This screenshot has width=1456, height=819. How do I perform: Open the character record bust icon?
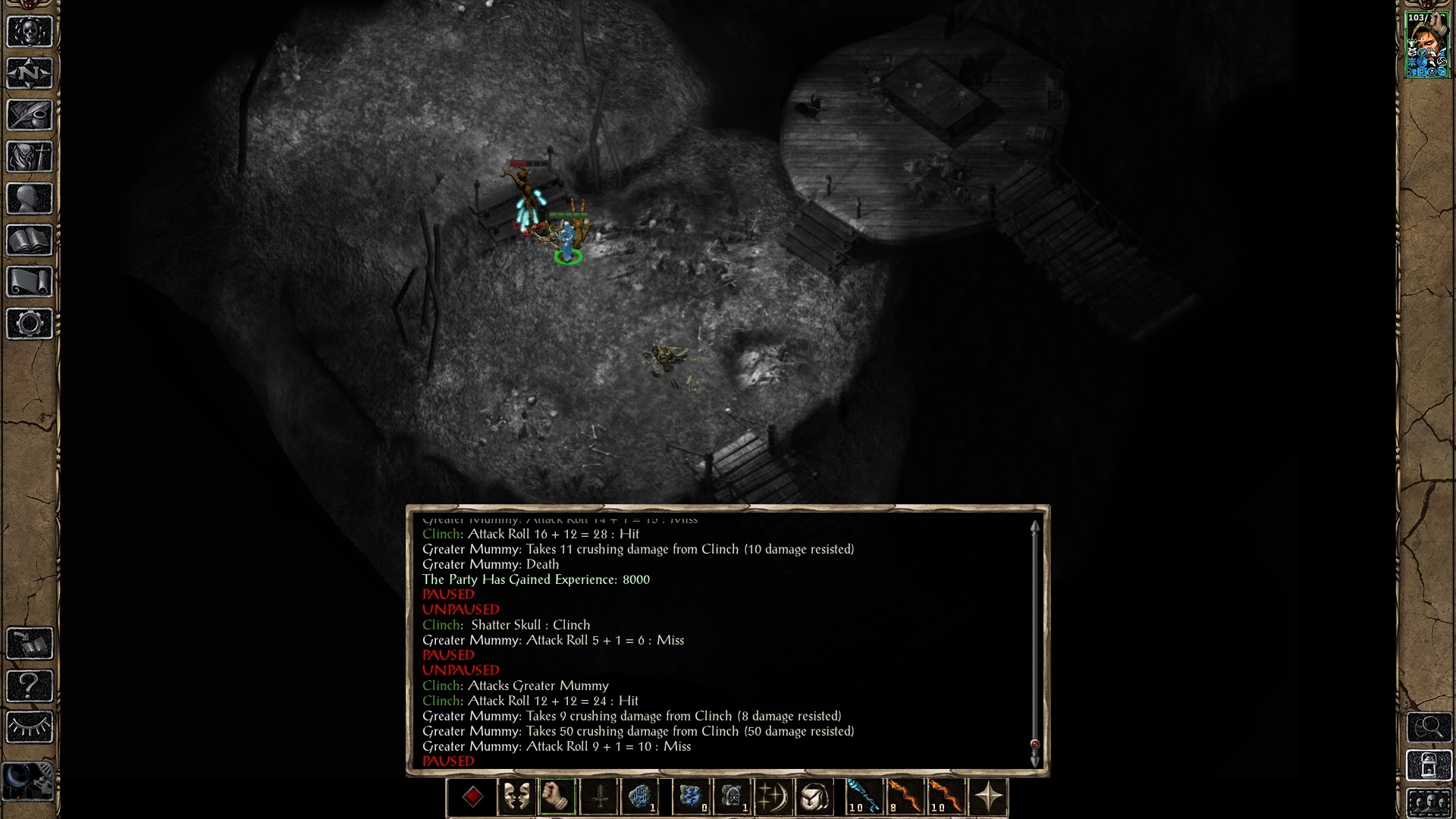[x=30, y=199]
